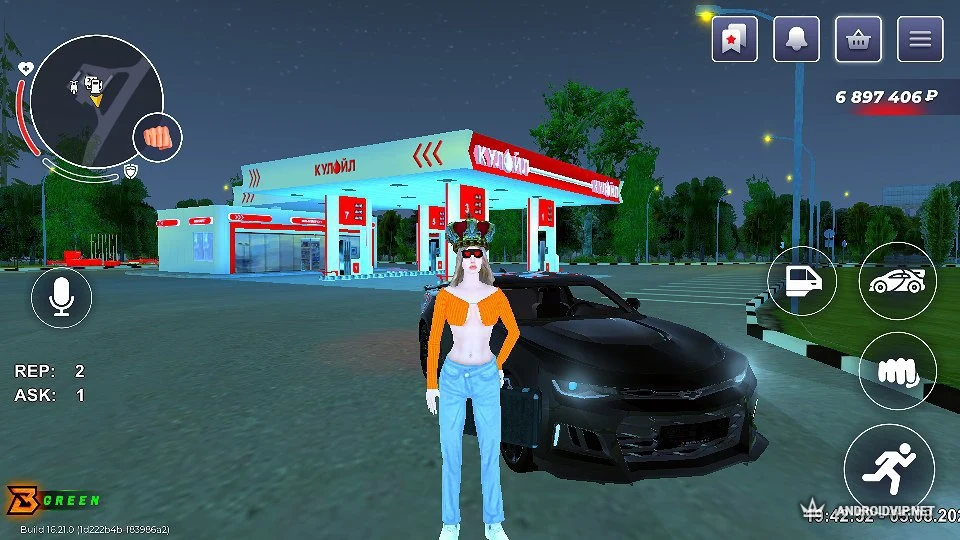Screen dimensions: 960x540
Task: Open the hamburger main menu
Action: click(x=920, y=40)
